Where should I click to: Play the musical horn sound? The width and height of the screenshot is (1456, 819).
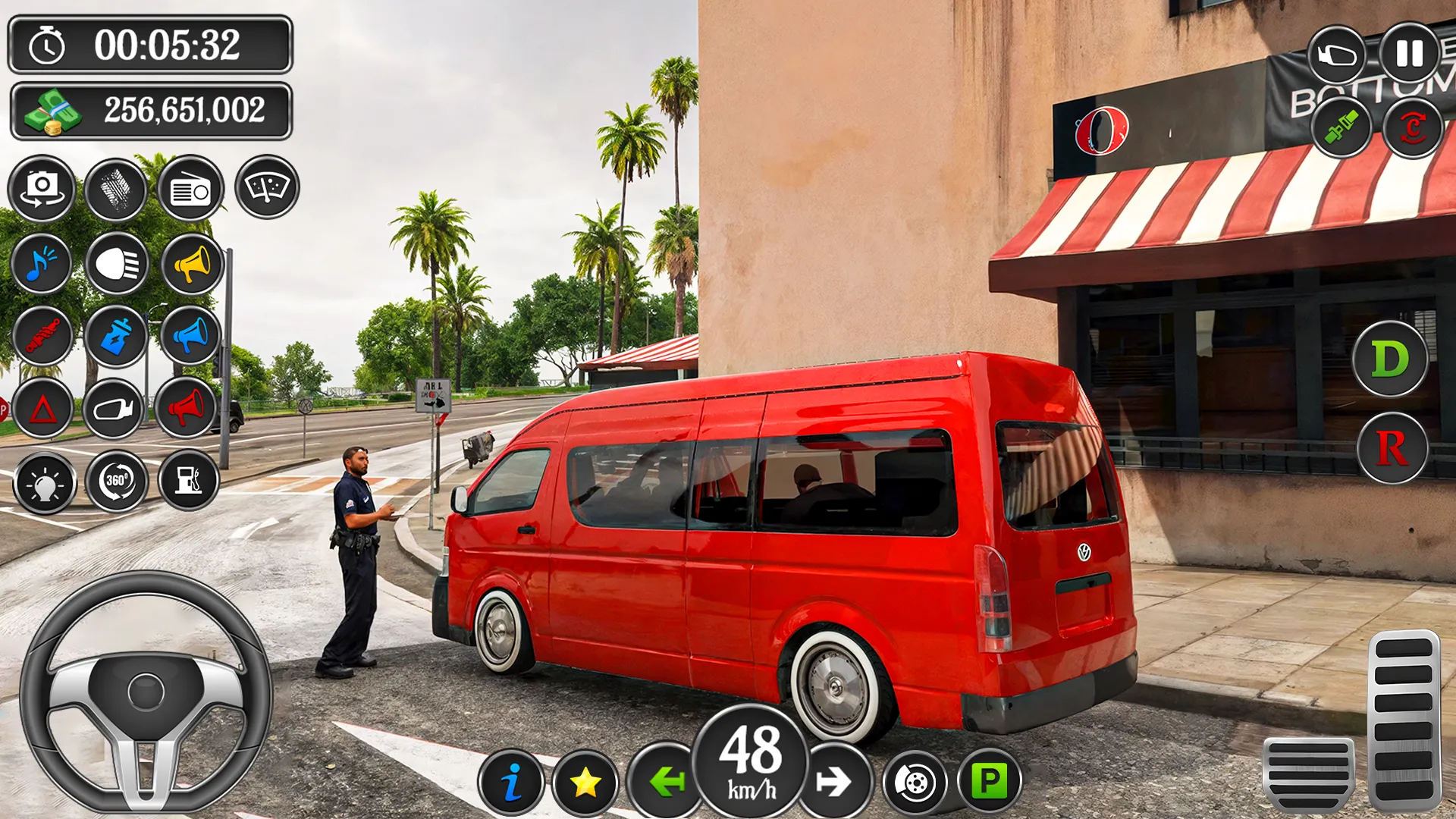point(42,264)
